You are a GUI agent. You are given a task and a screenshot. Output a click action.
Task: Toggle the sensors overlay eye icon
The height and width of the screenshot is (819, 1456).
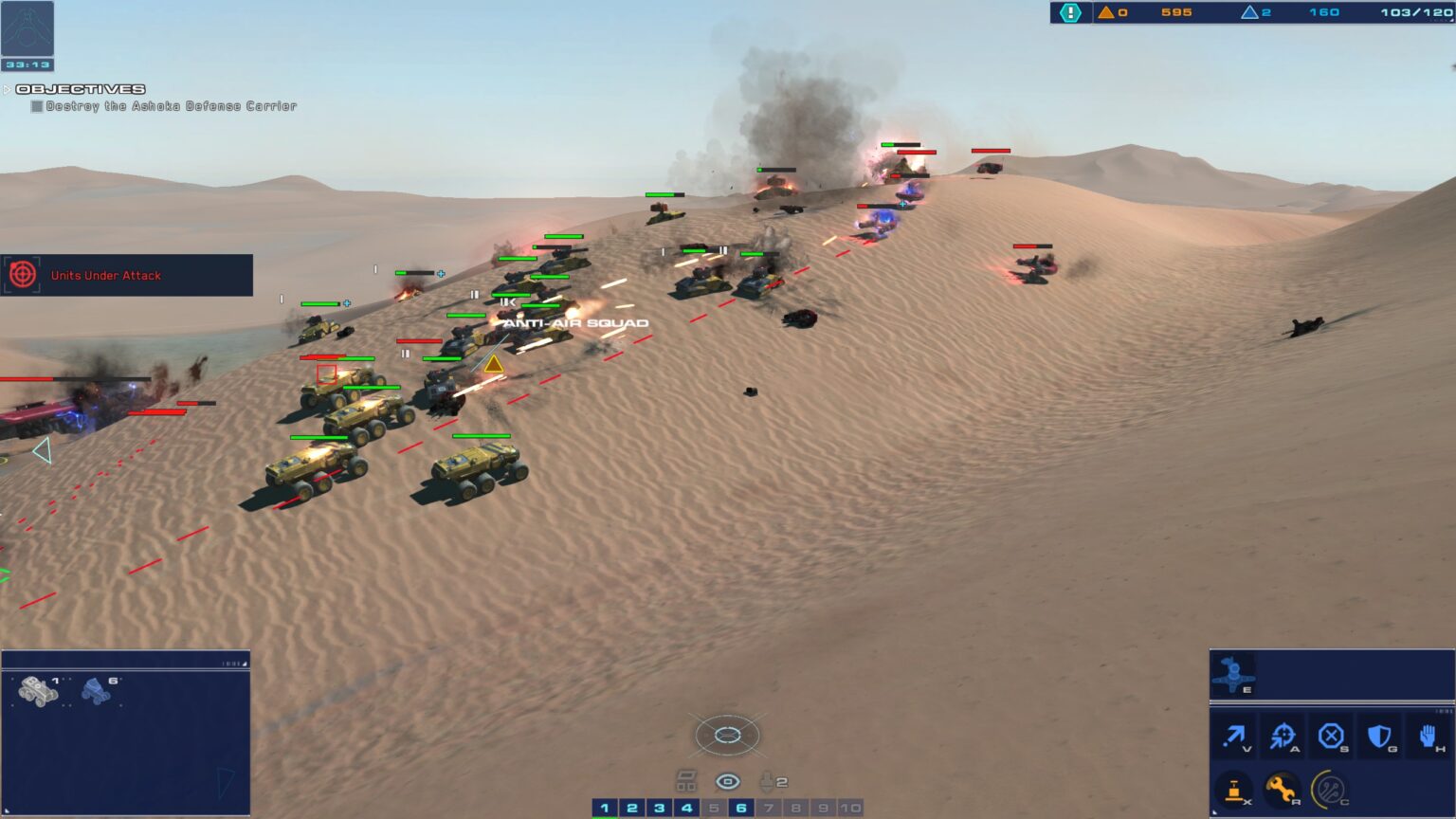click(727, 780)
